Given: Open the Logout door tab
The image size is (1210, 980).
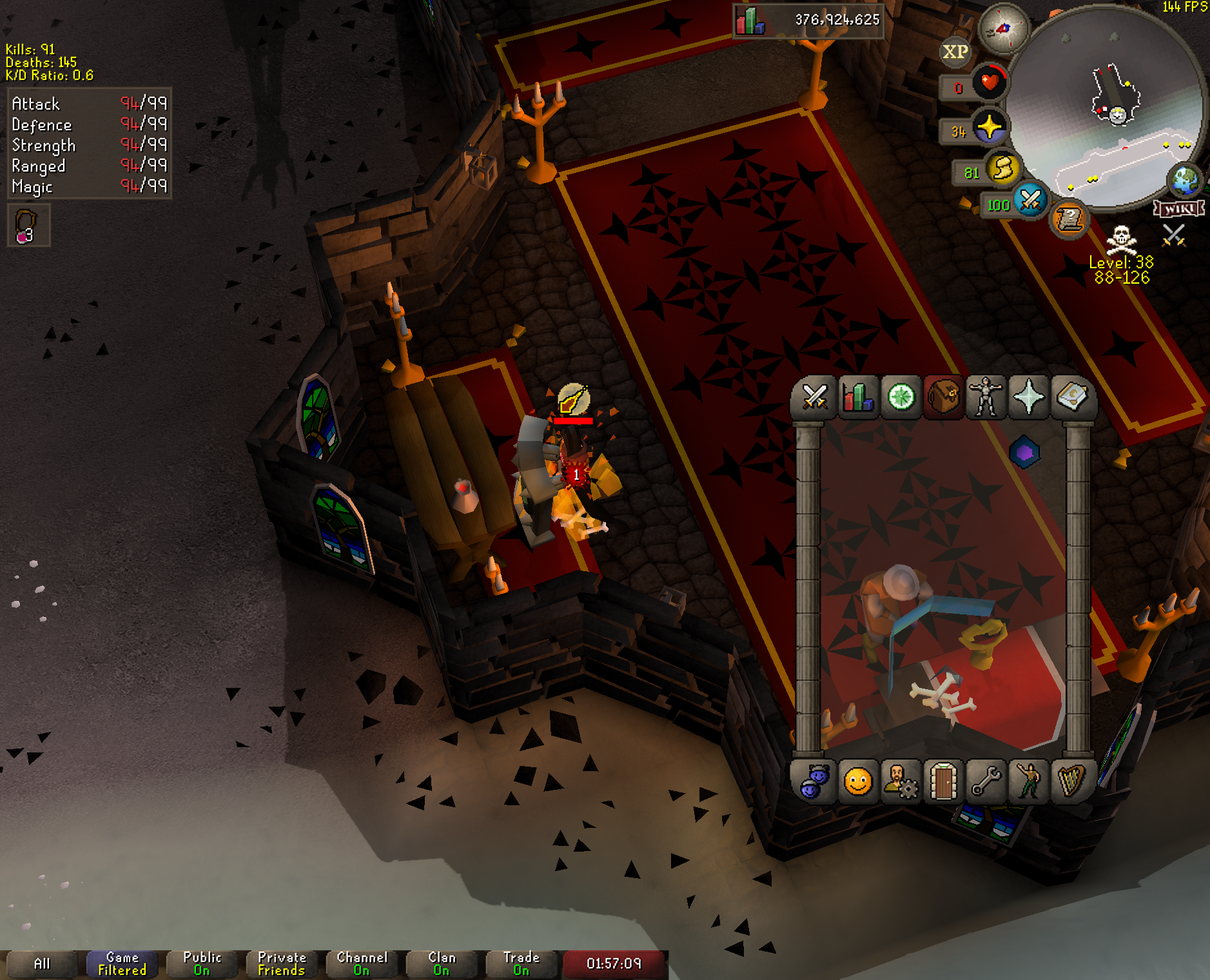Looking at the screenshot, I should click(943, 782).
